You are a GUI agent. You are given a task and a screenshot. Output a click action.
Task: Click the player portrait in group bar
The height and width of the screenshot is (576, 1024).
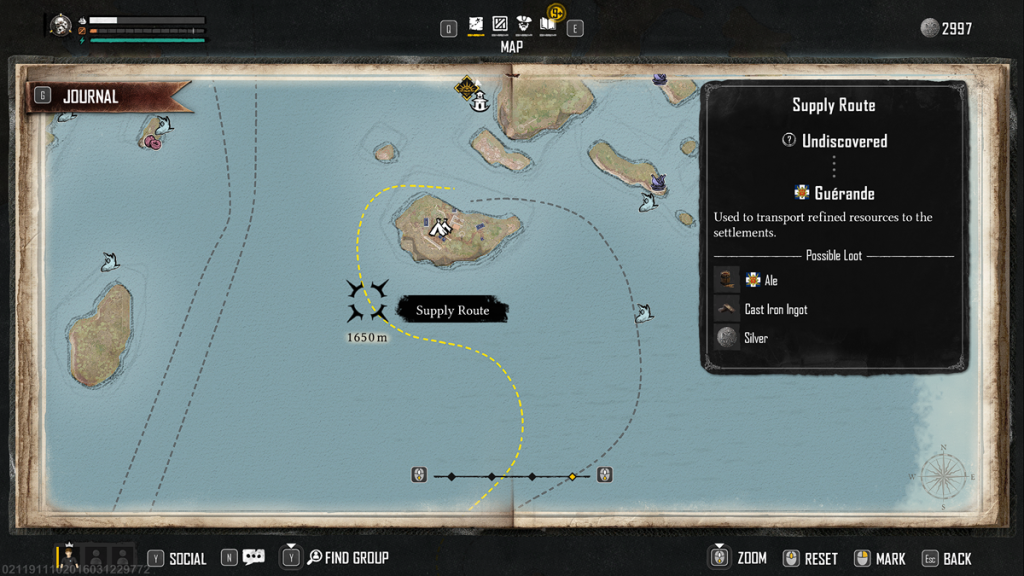[70, 555]
